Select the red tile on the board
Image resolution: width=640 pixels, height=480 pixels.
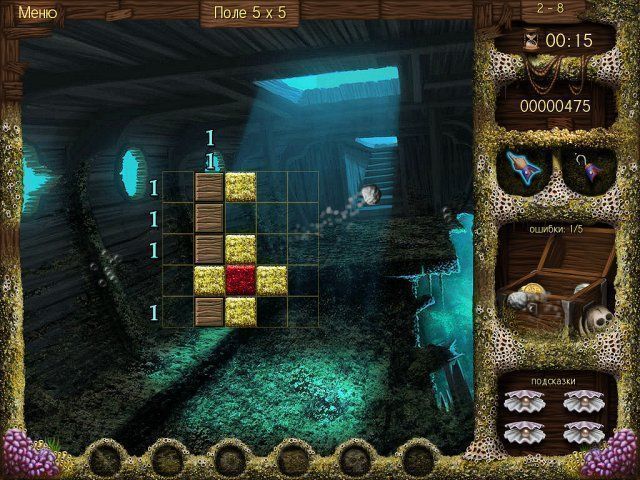coord(240,281)
